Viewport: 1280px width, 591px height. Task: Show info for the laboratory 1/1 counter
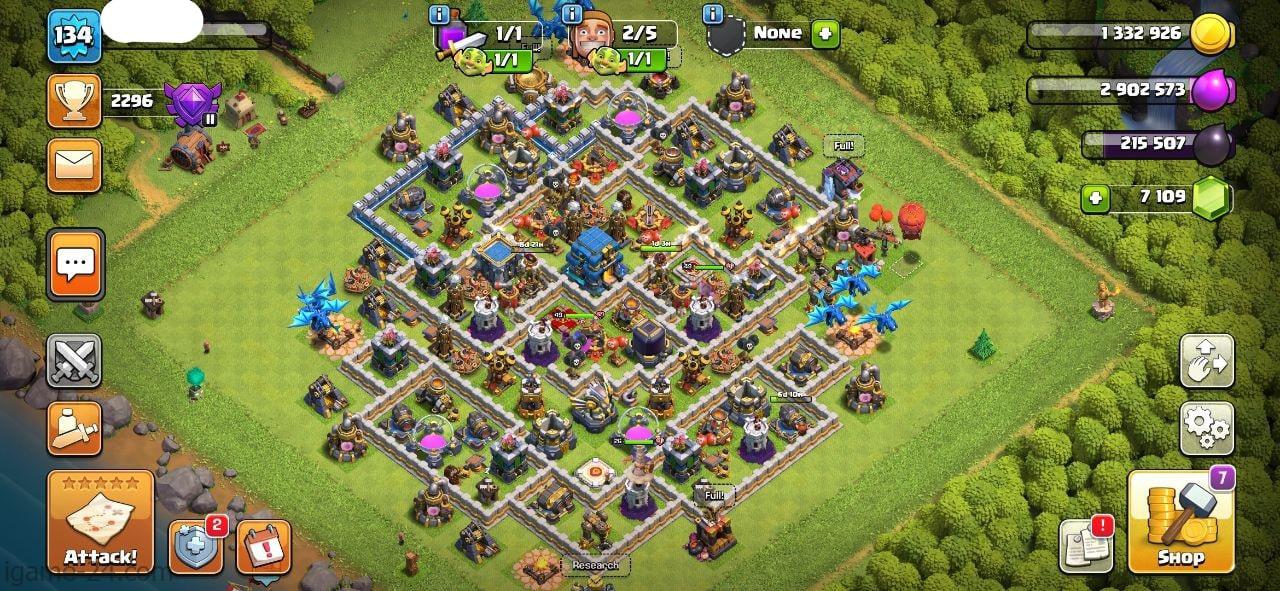pos(438,15)
